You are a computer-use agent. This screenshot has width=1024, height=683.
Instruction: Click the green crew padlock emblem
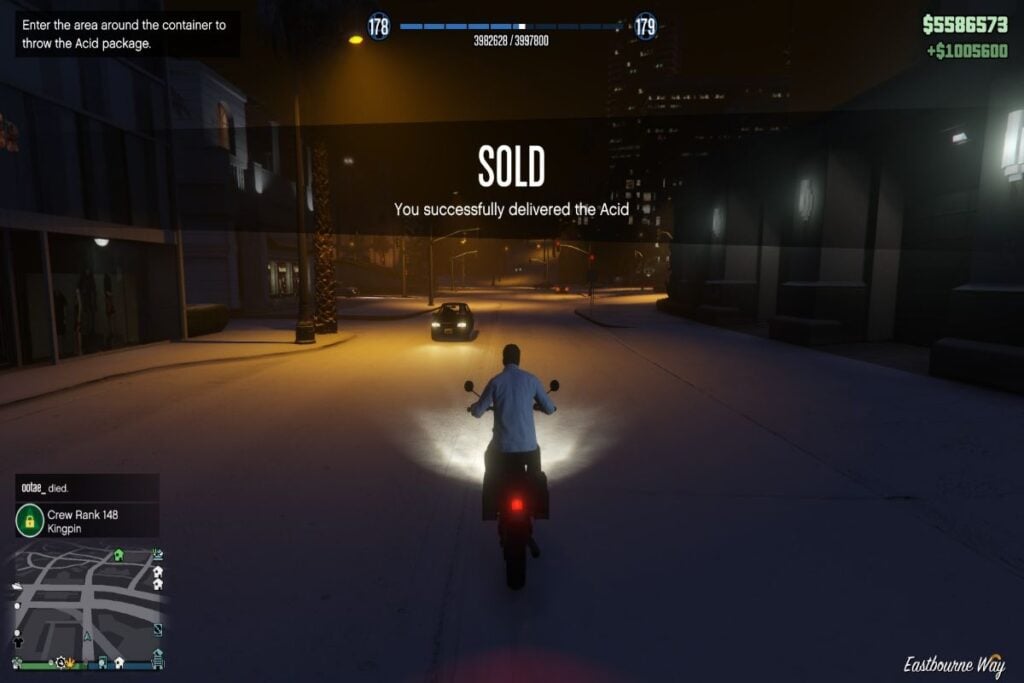(30, 520)
